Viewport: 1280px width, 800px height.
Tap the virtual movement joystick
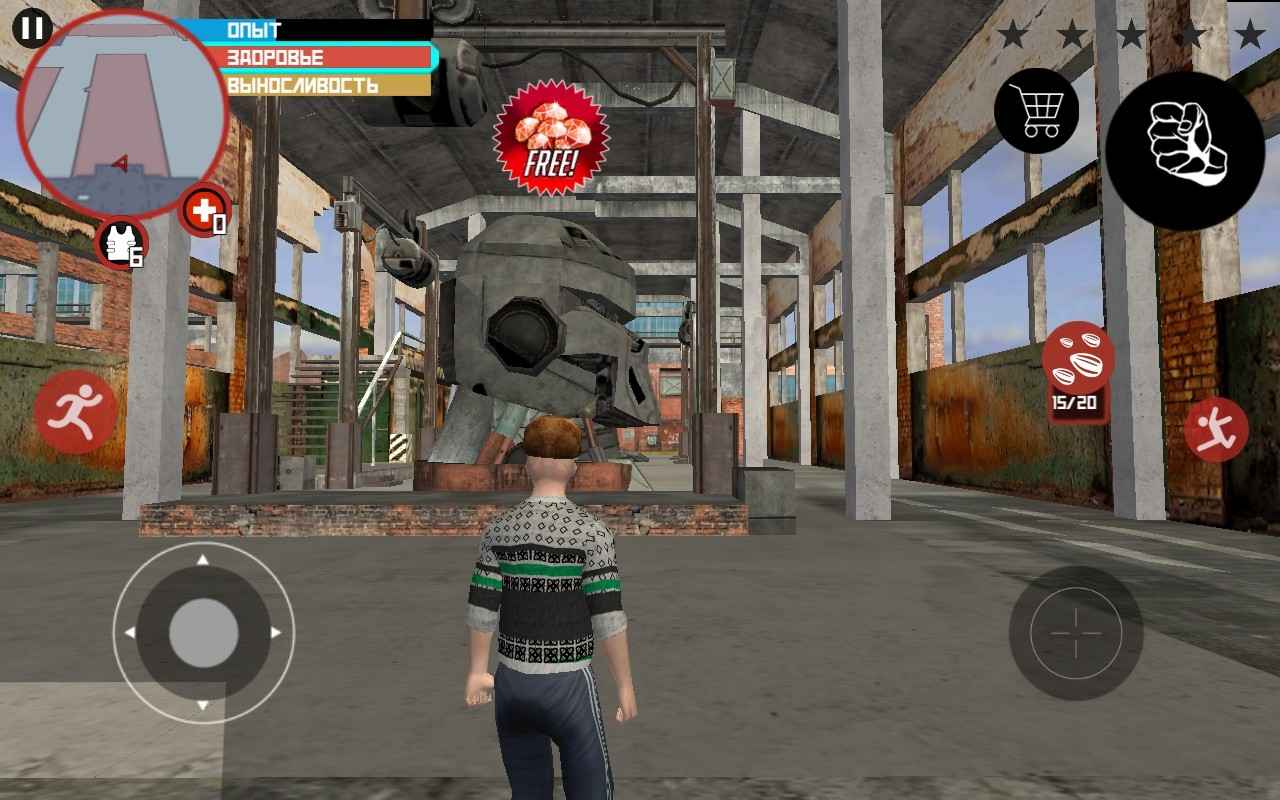tap(203, 633)
